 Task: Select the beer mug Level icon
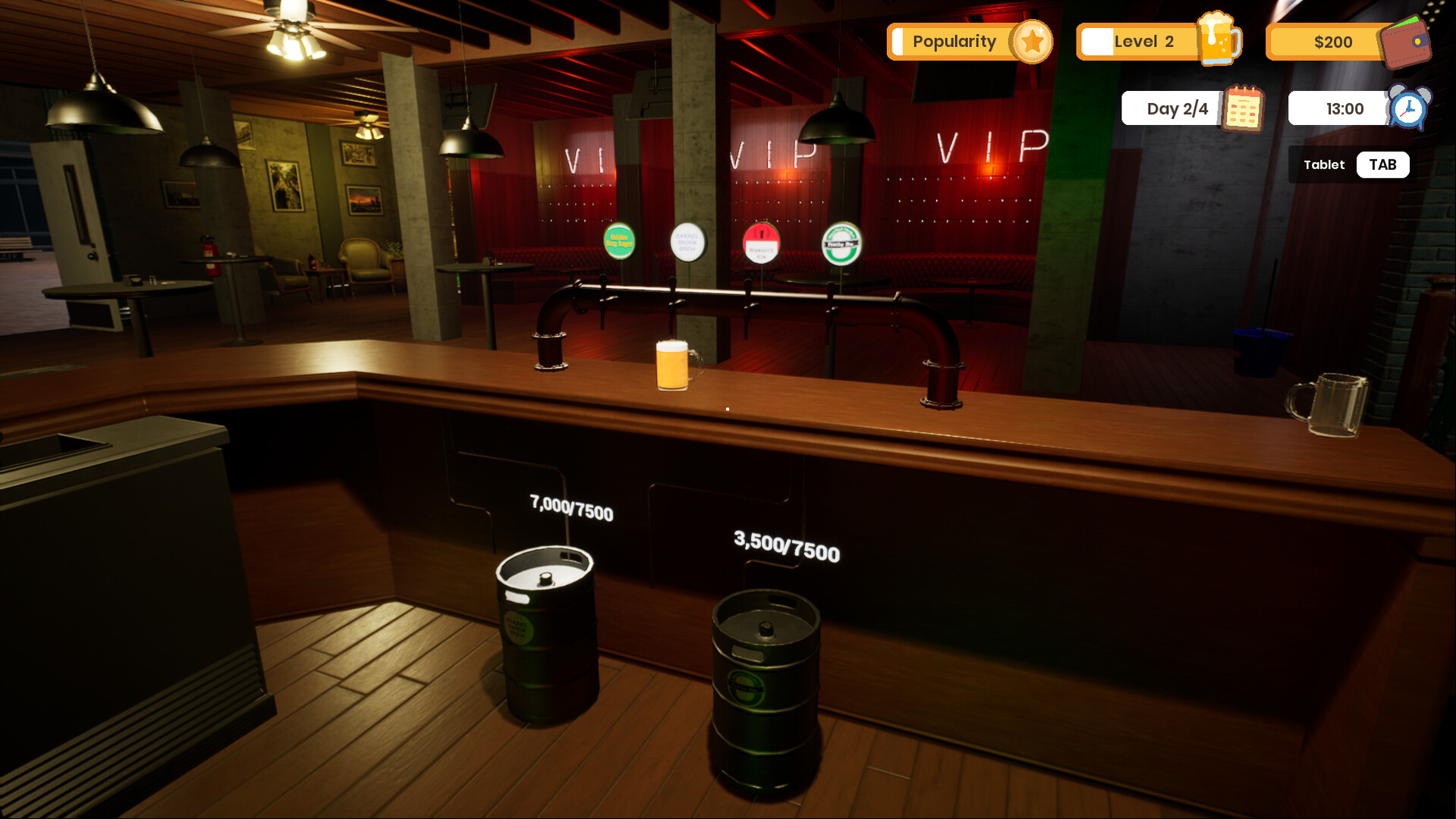click(1219, 39)
